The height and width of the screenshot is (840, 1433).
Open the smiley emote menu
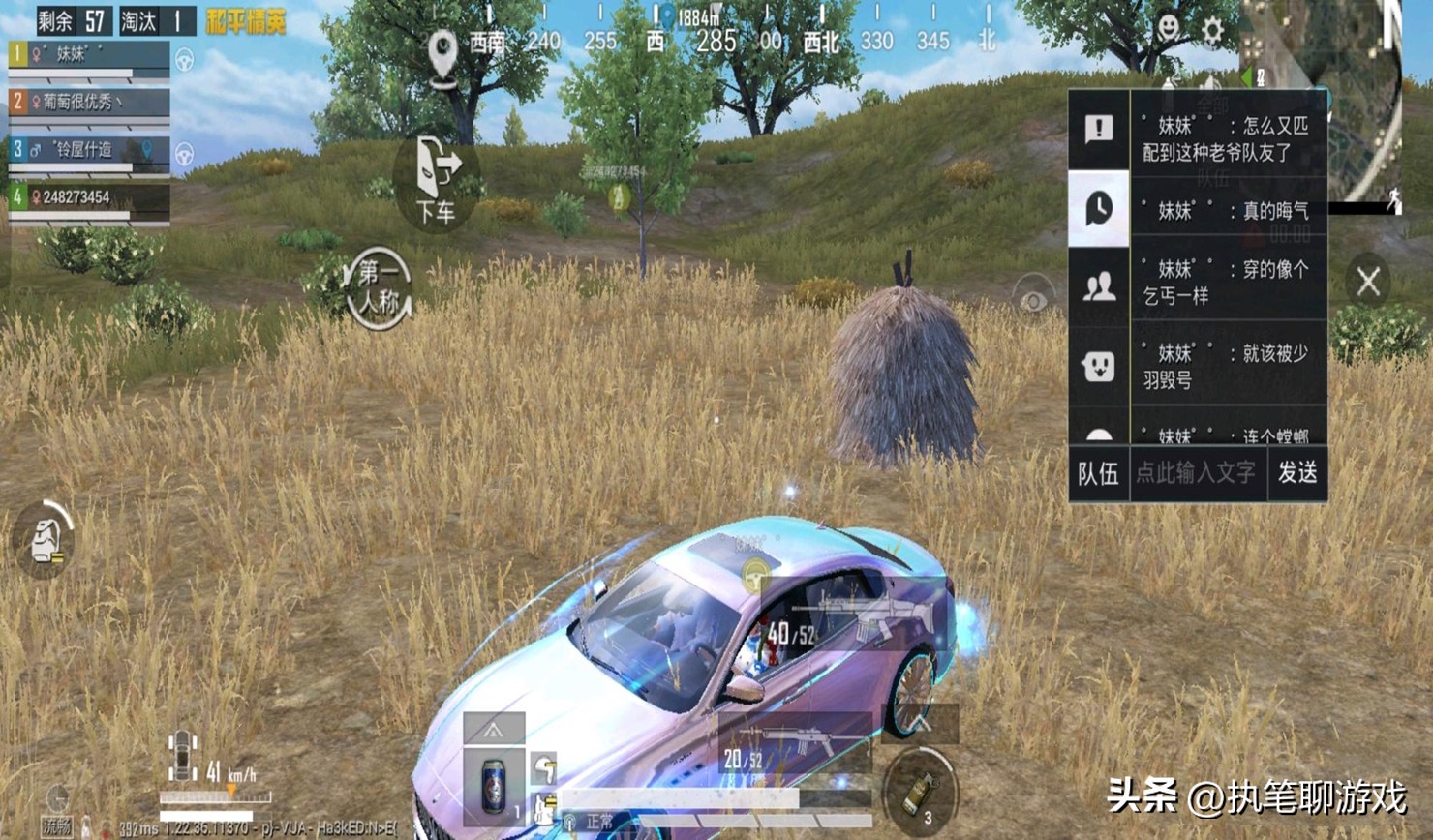[1169, 28]
